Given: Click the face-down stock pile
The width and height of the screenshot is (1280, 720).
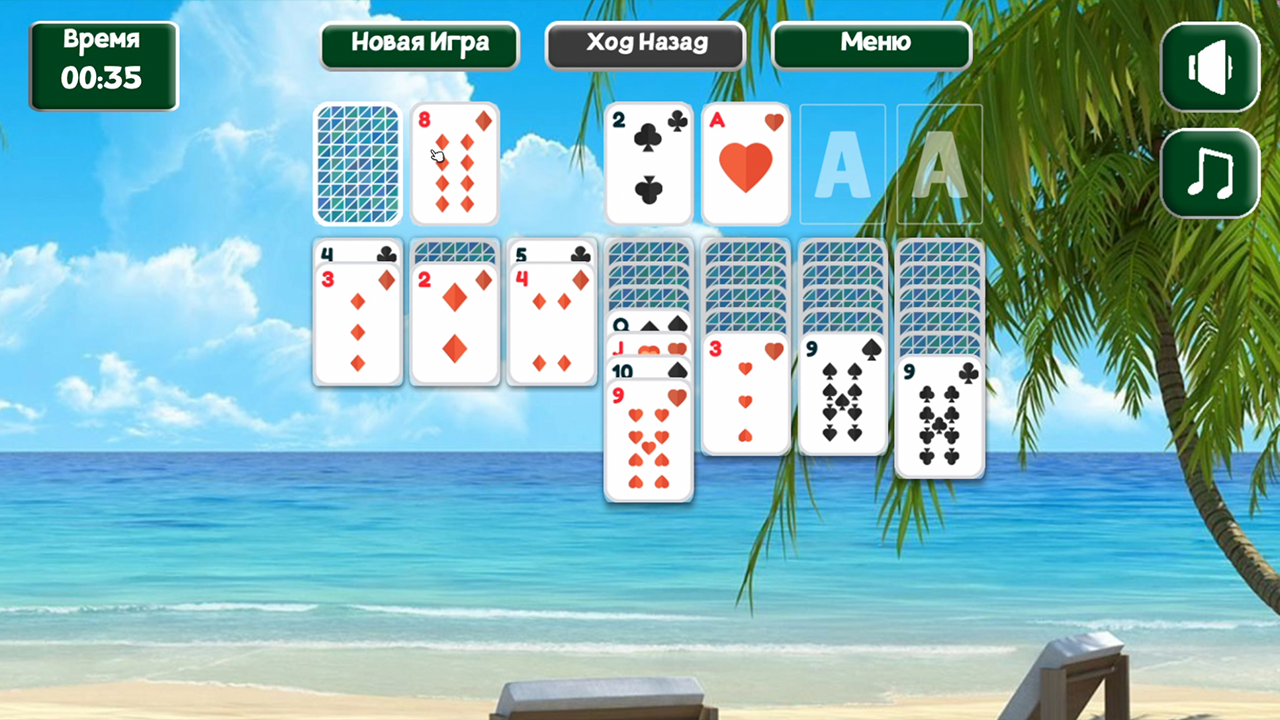Looking at the screenshot, I should click(x=357, y=163).
